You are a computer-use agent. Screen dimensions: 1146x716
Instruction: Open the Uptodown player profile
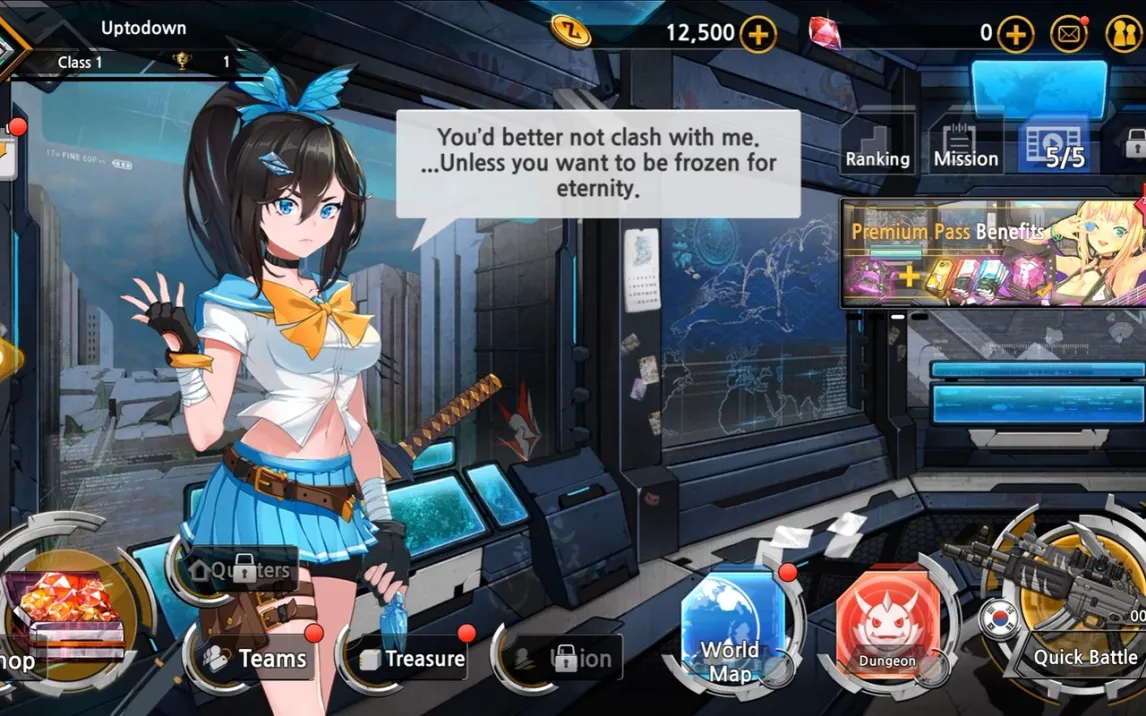pos(143,29)
